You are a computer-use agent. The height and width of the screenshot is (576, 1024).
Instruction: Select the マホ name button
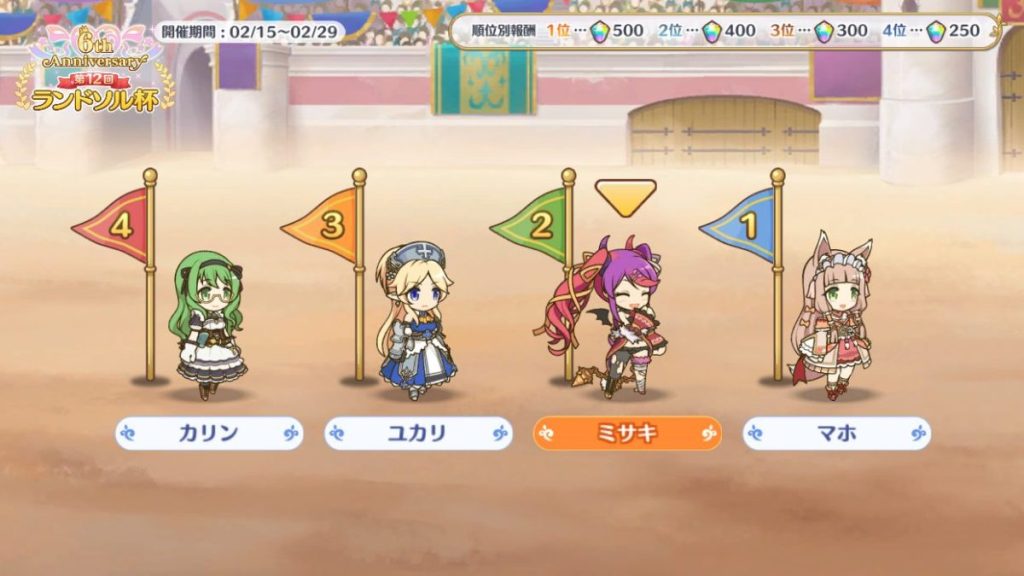pyautogui.click(x=836, y=433)
